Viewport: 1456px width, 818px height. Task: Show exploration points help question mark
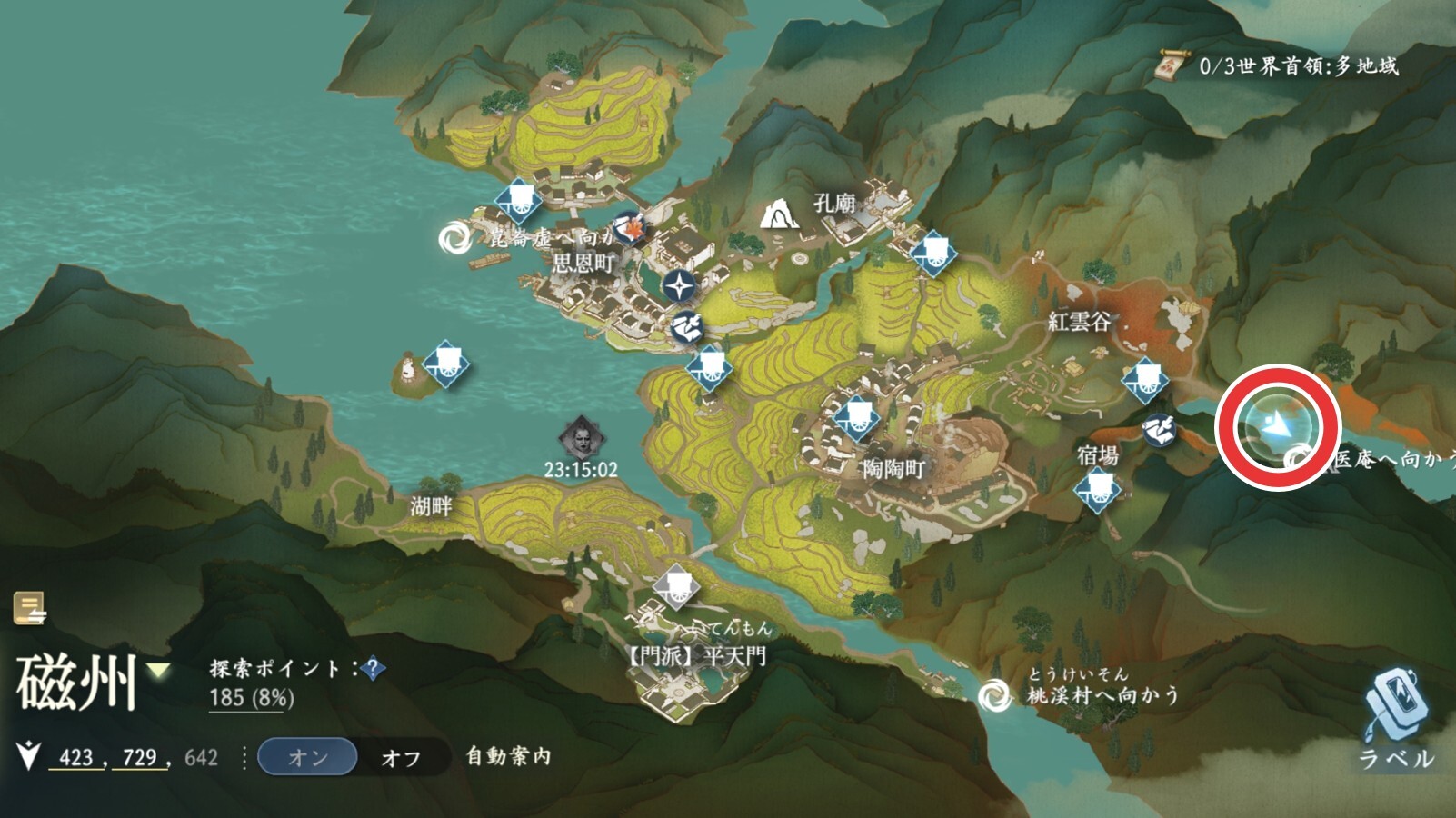(x=372, y=669)
